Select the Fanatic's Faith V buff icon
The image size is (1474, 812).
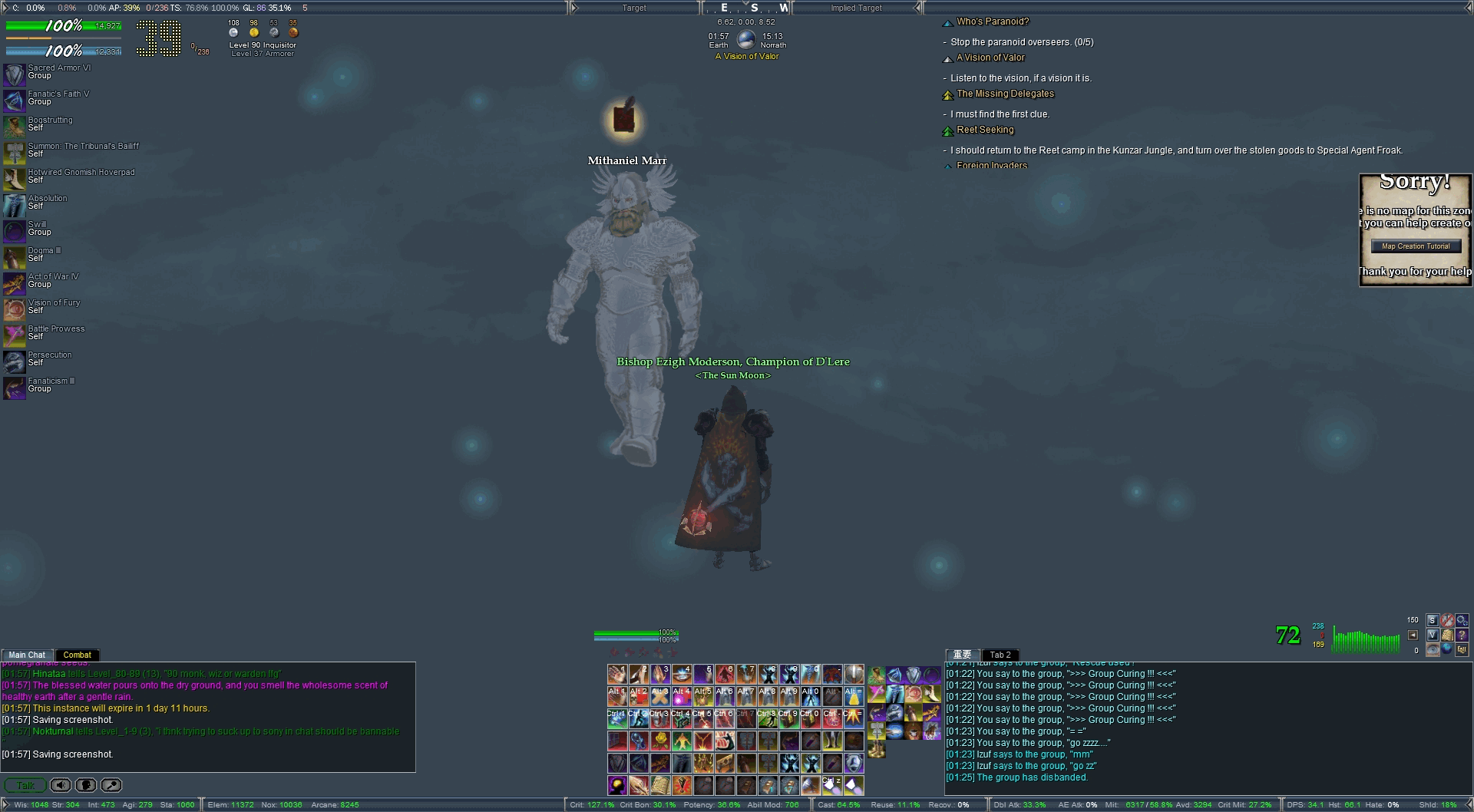click(14, 101)
